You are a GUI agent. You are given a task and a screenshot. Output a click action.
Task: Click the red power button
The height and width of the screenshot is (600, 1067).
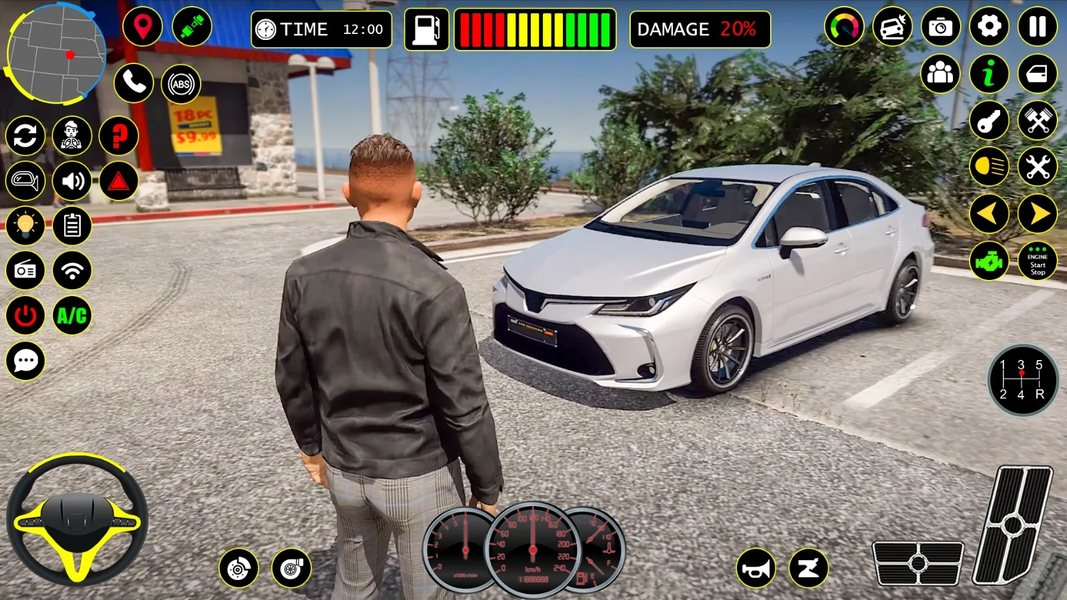(26, 316)
